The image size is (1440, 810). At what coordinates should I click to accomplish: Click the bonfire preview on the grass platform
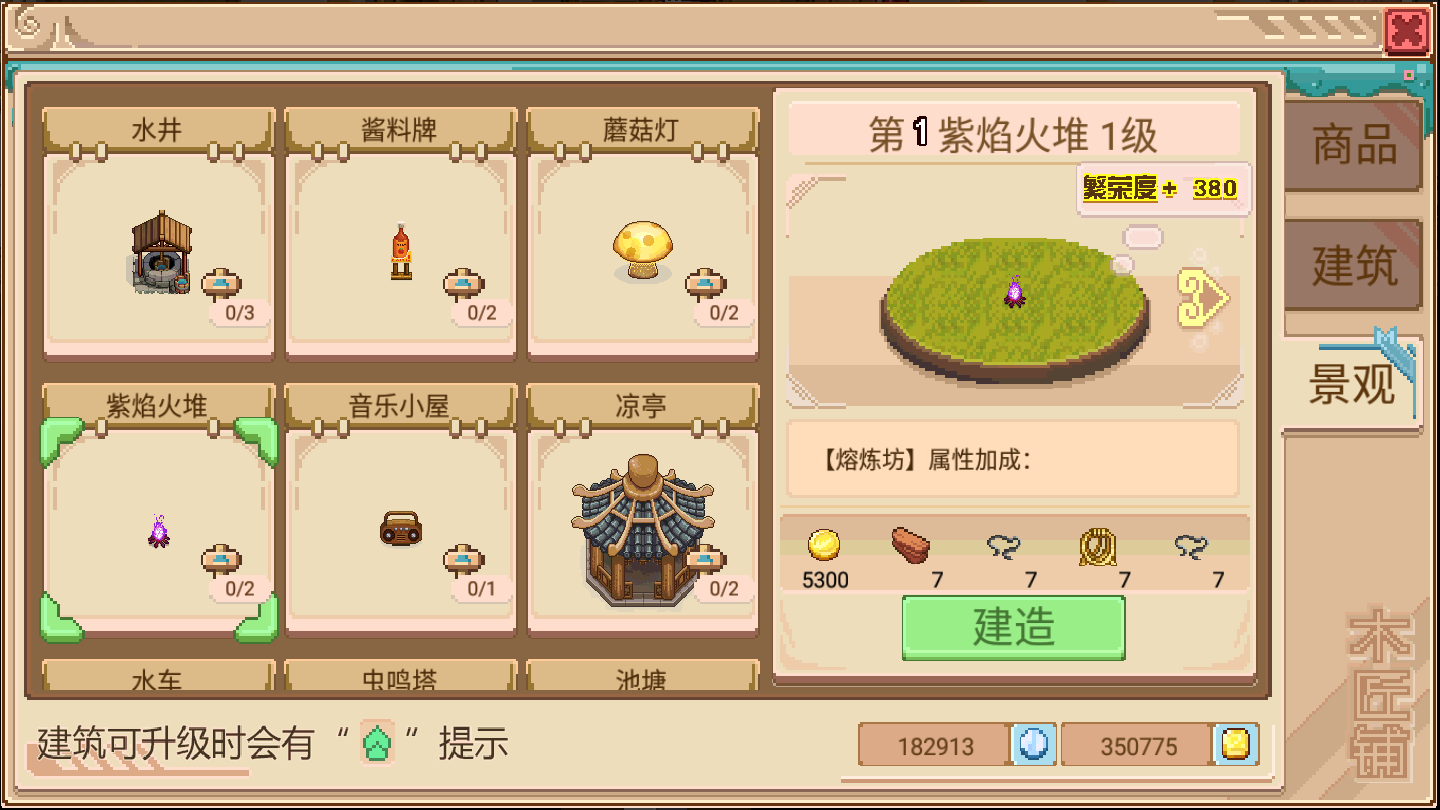(1013, 292)
